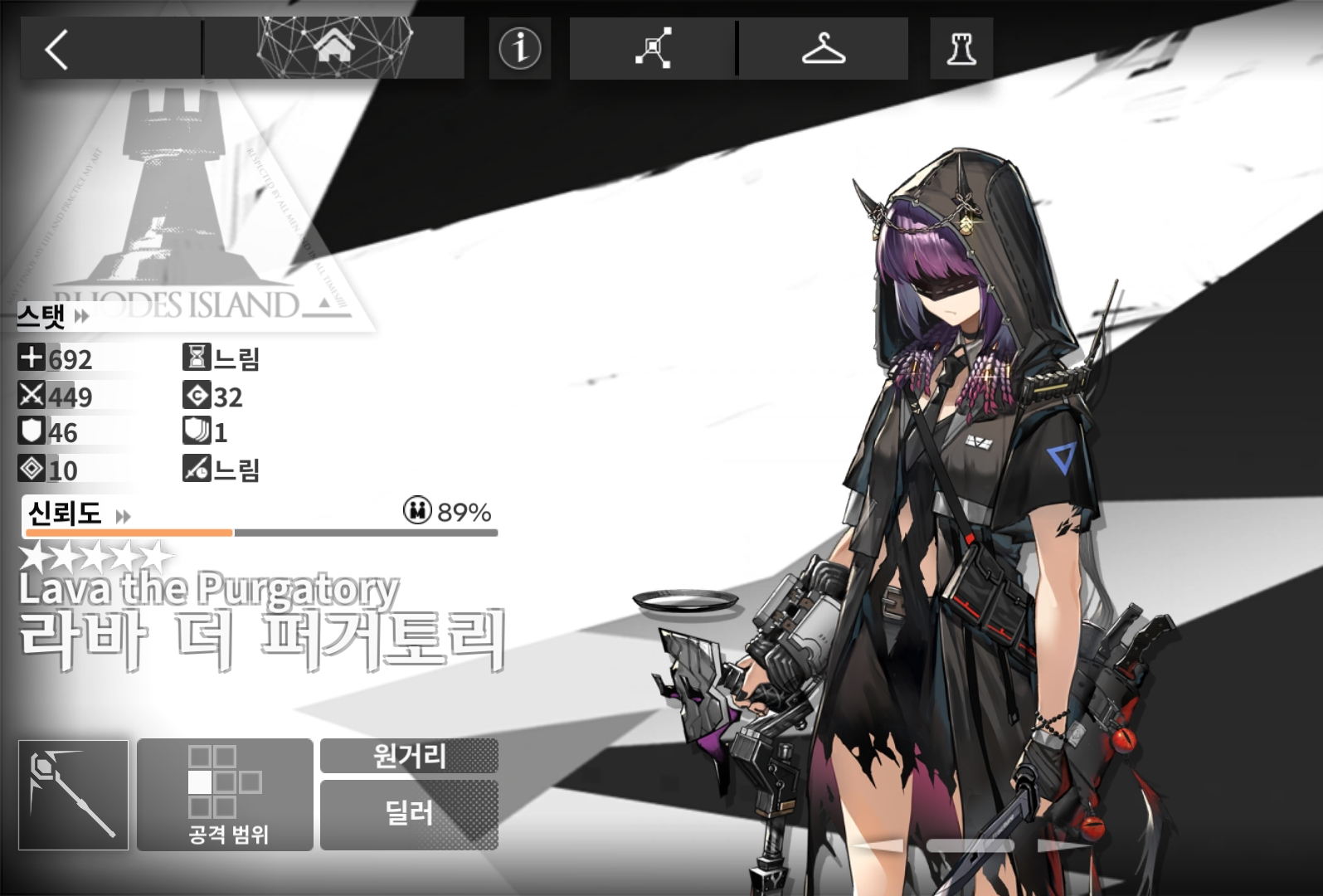Viewport: 1323px width, 896px height.
Task: Return to the home screen
Action: (334, 48)
